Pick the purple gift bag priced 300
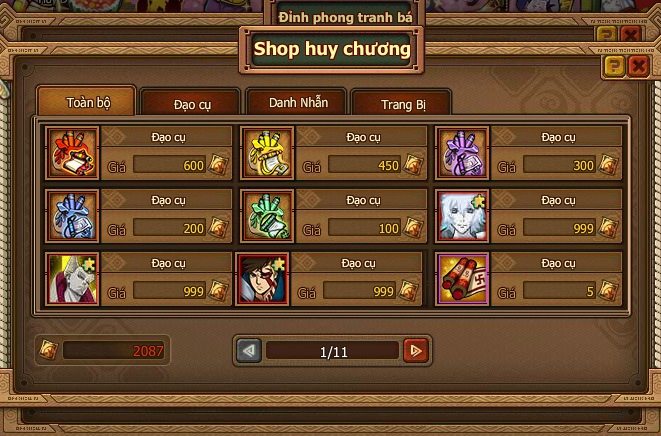The width and height of the screenshot is (661, 436). point(463,153)
